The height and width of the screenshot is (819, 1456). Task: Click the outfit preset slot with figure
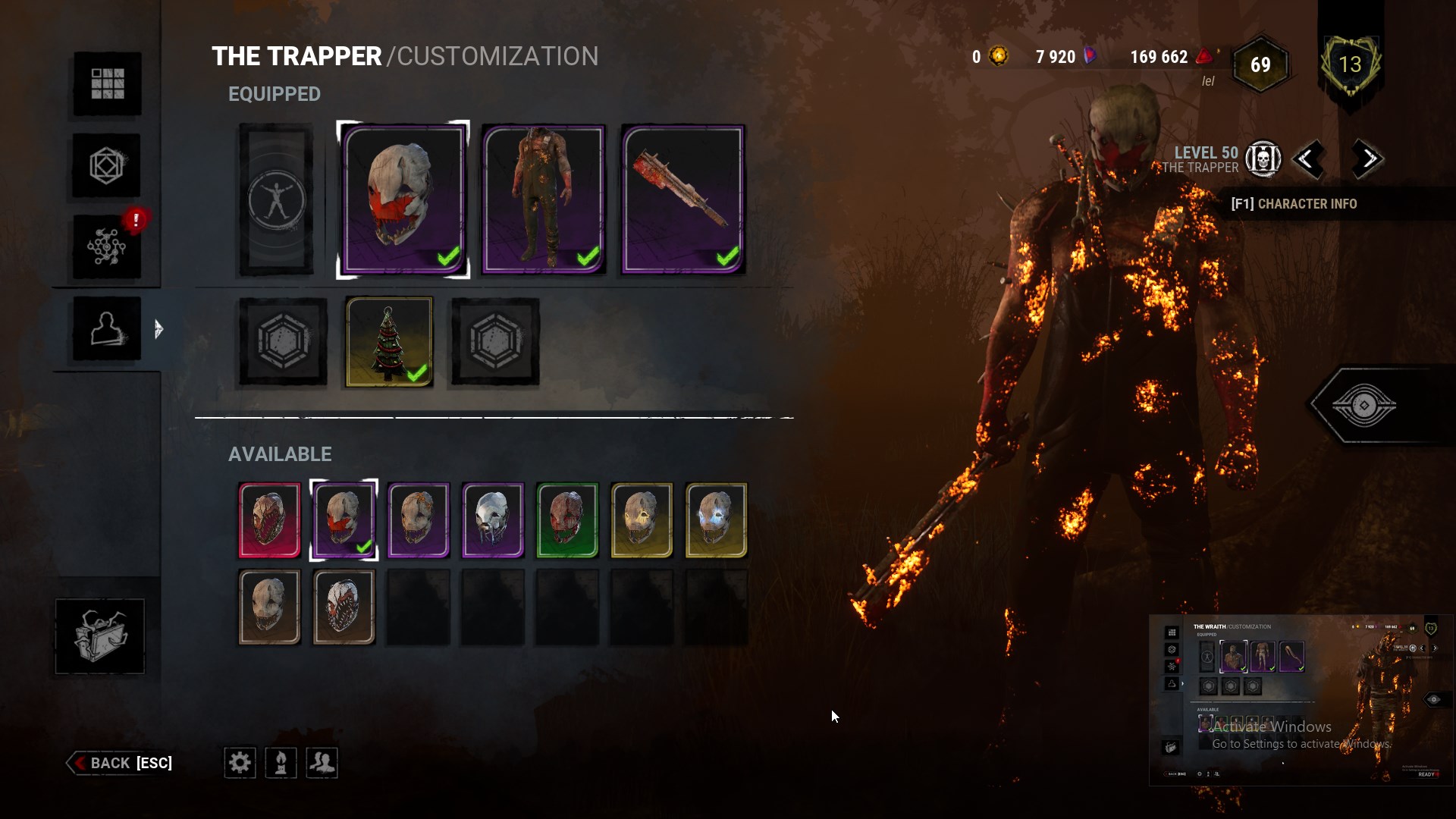[276, 199]
